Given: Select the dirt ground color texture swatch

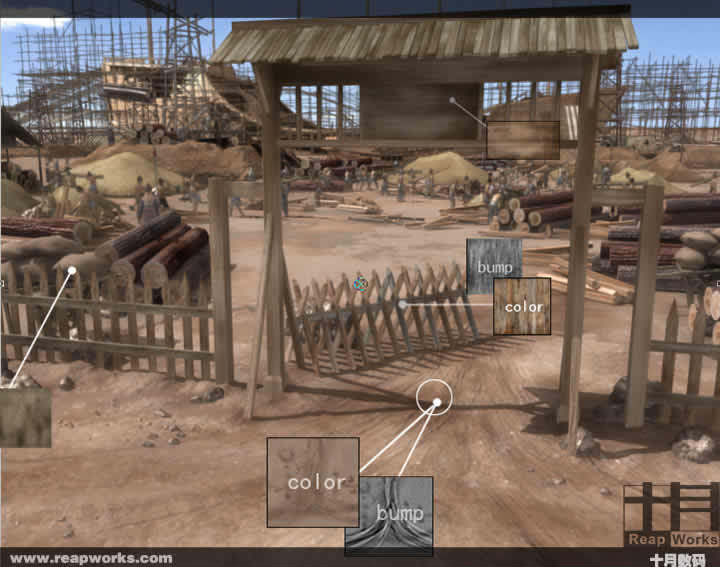Looking at the screenshot, I should (x=312, y=482).
